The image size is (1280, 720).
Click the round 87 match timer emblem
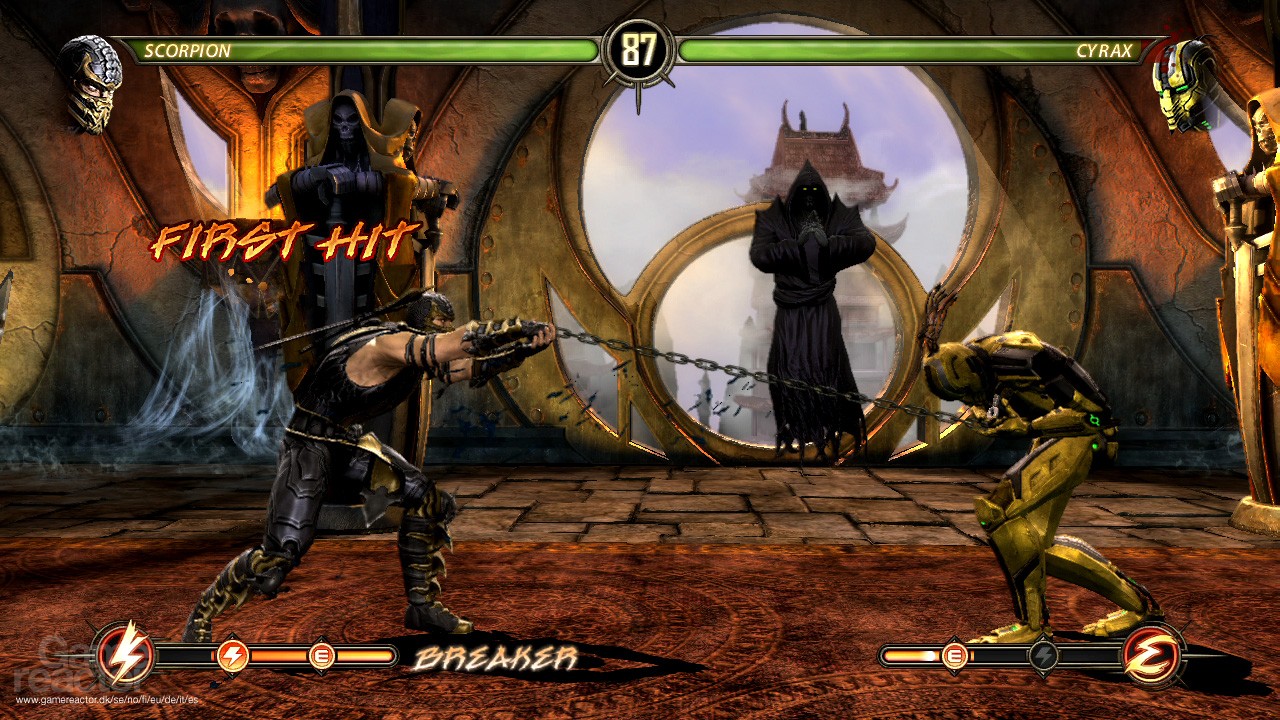[640, 47]
